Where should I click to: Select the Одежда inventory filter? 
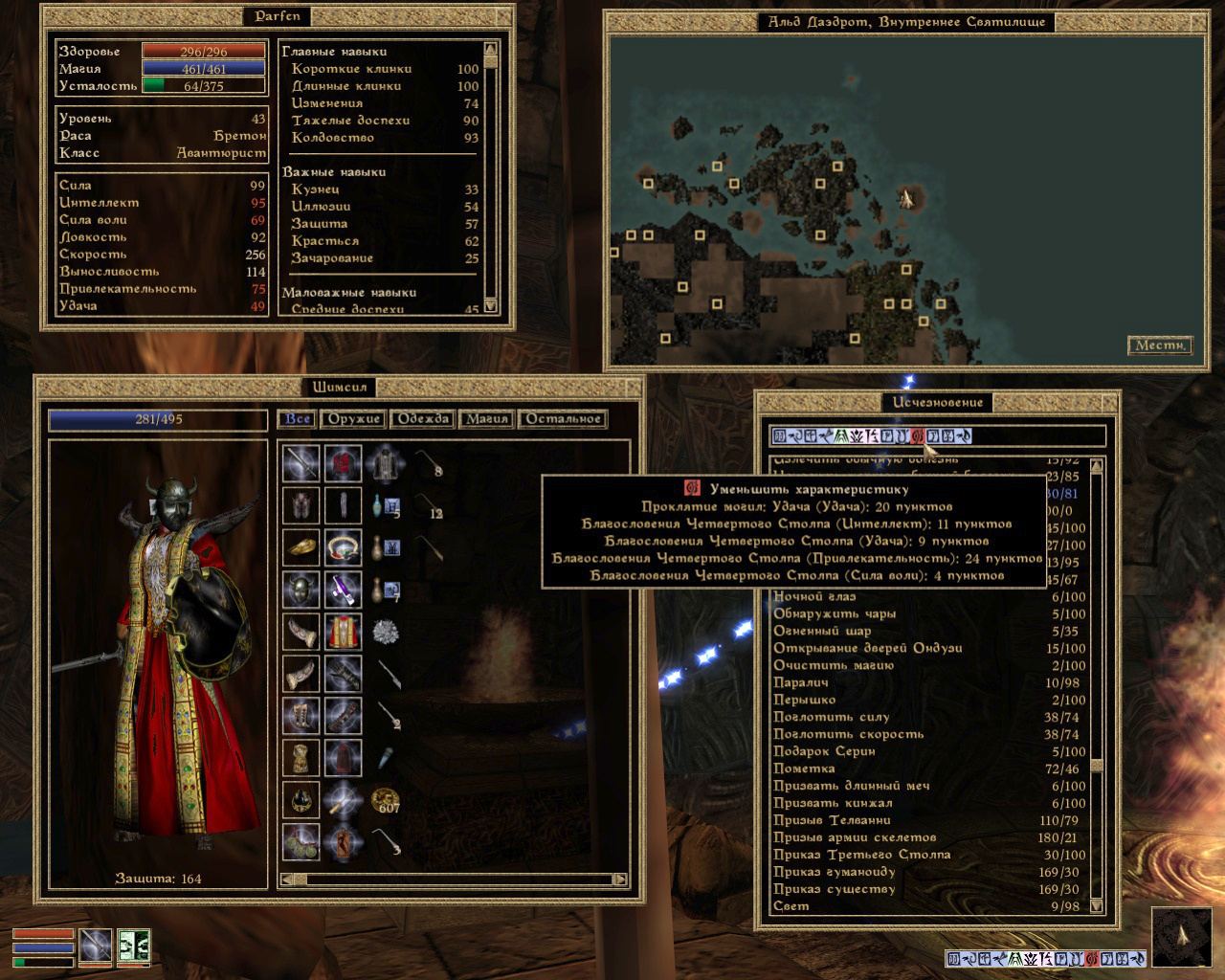click(423, 419)
